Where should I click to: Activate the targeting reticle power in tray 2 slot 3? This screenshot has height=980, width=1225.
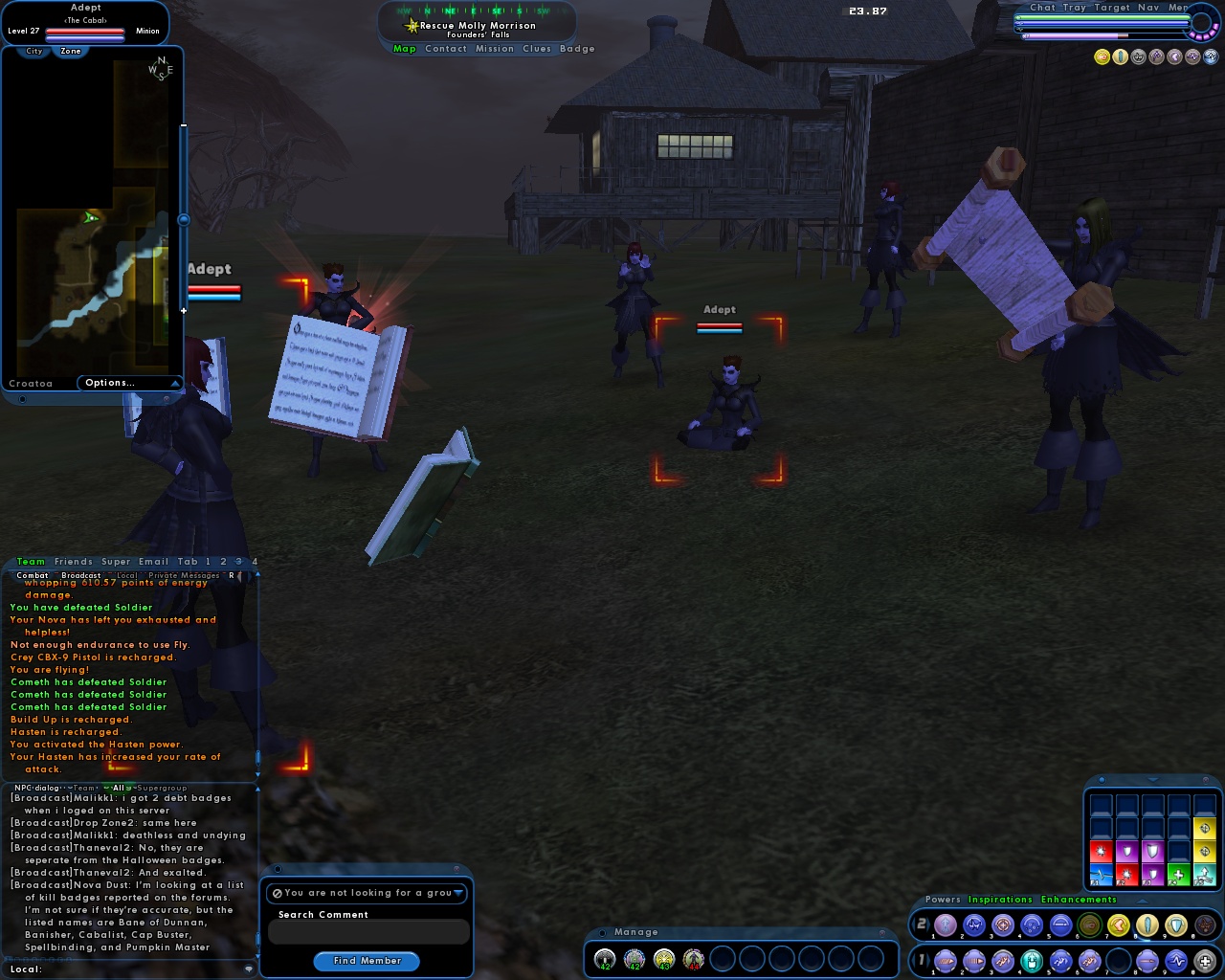1003,925
